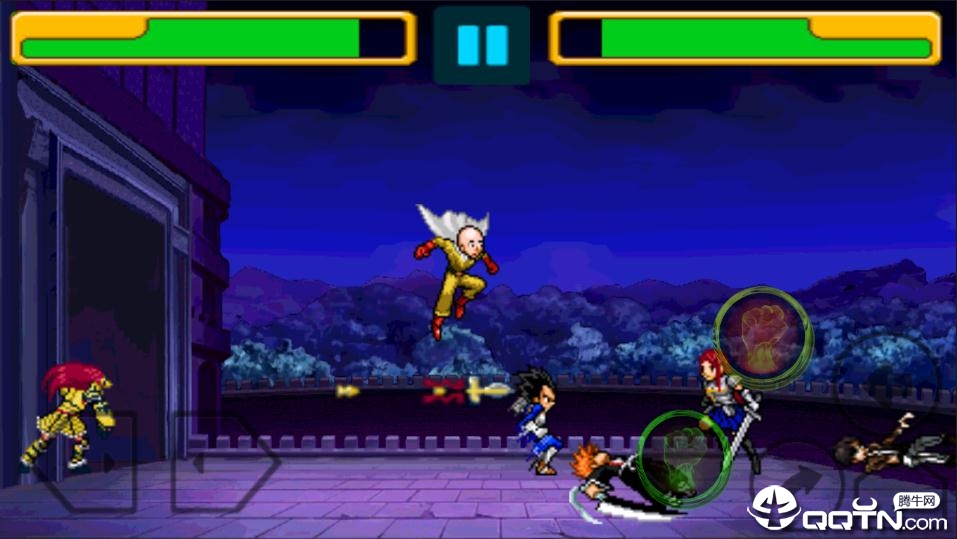Open the QQTN.com watermark logo
The height and width of the screenshot is (539, 957).
tap(848, 511)
